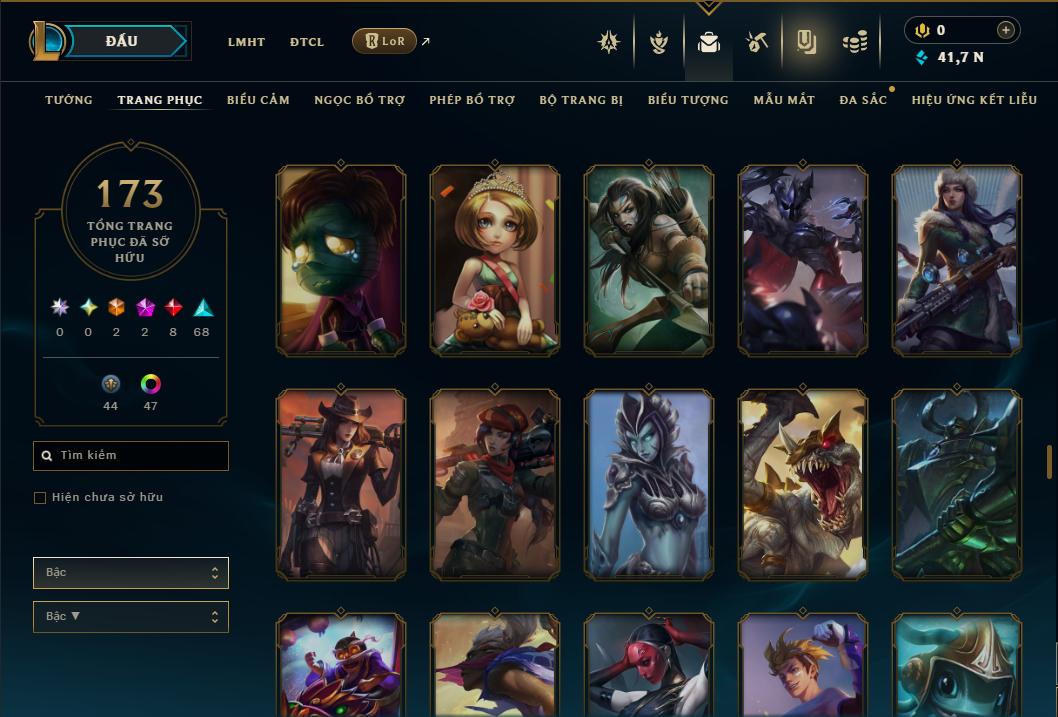Switch to the TƯỚNG tab
The width and height of the screenshot is (1058, 717).
click(69, 100)
